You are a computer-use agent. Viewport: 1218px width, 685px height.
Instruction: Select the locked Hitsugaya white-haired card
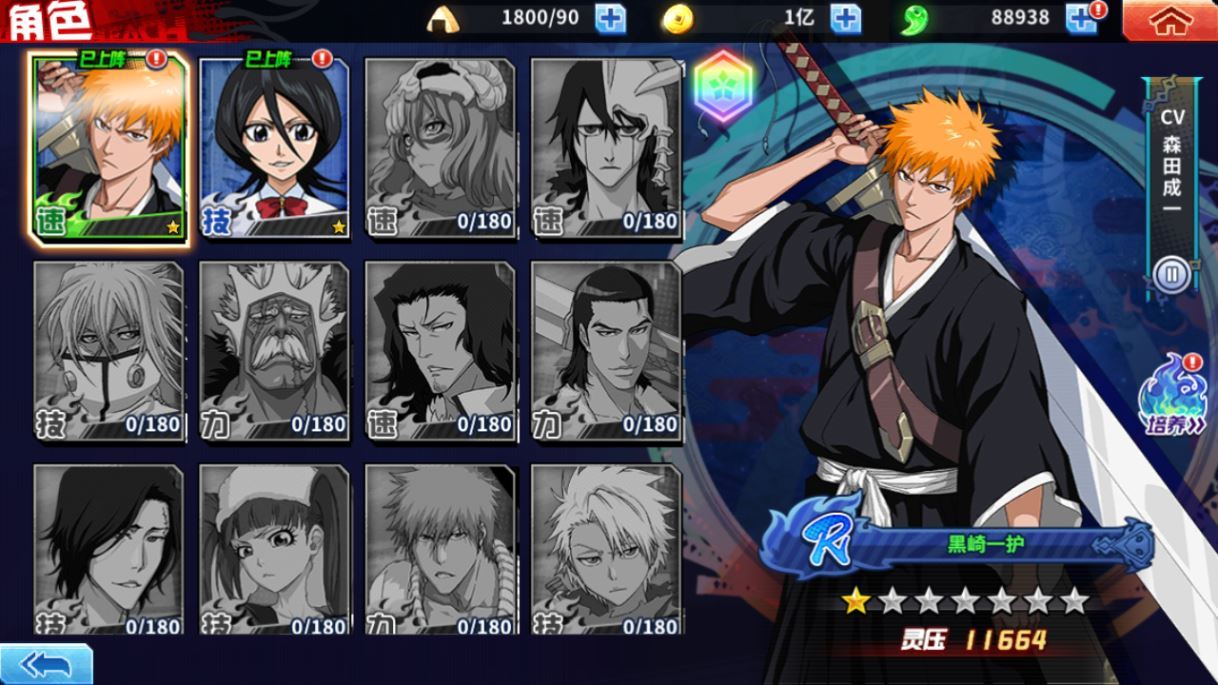[x=606, y=550]
